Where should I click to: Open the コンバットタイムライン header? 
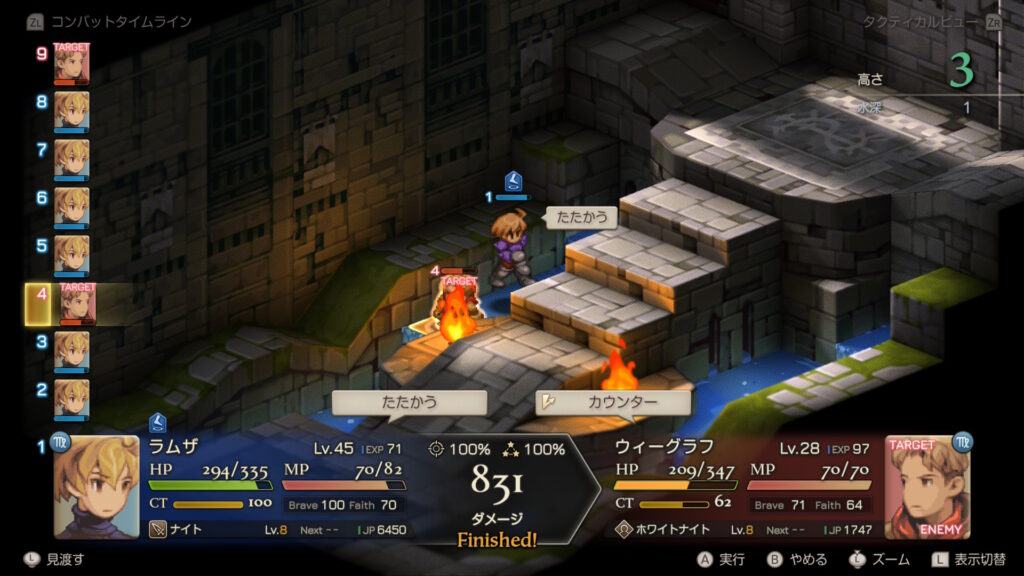click(108, 21)
